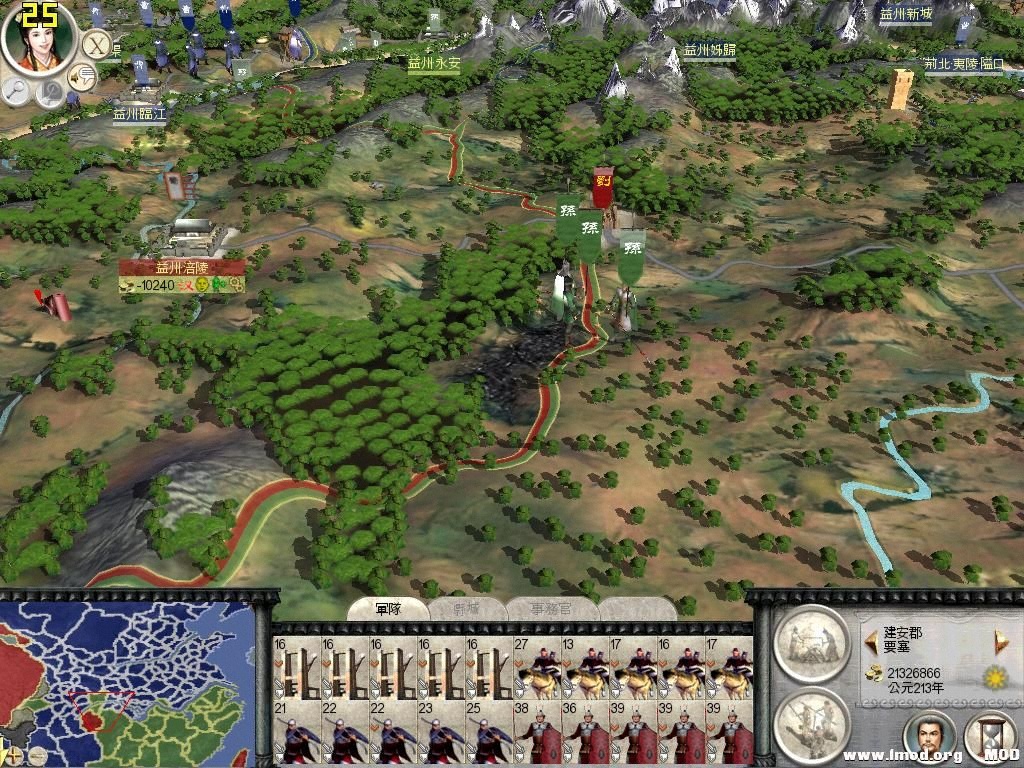1024x768 pixels.
Task: Zoom in the minimap with plus button
Action: click(x=12, y=756)
